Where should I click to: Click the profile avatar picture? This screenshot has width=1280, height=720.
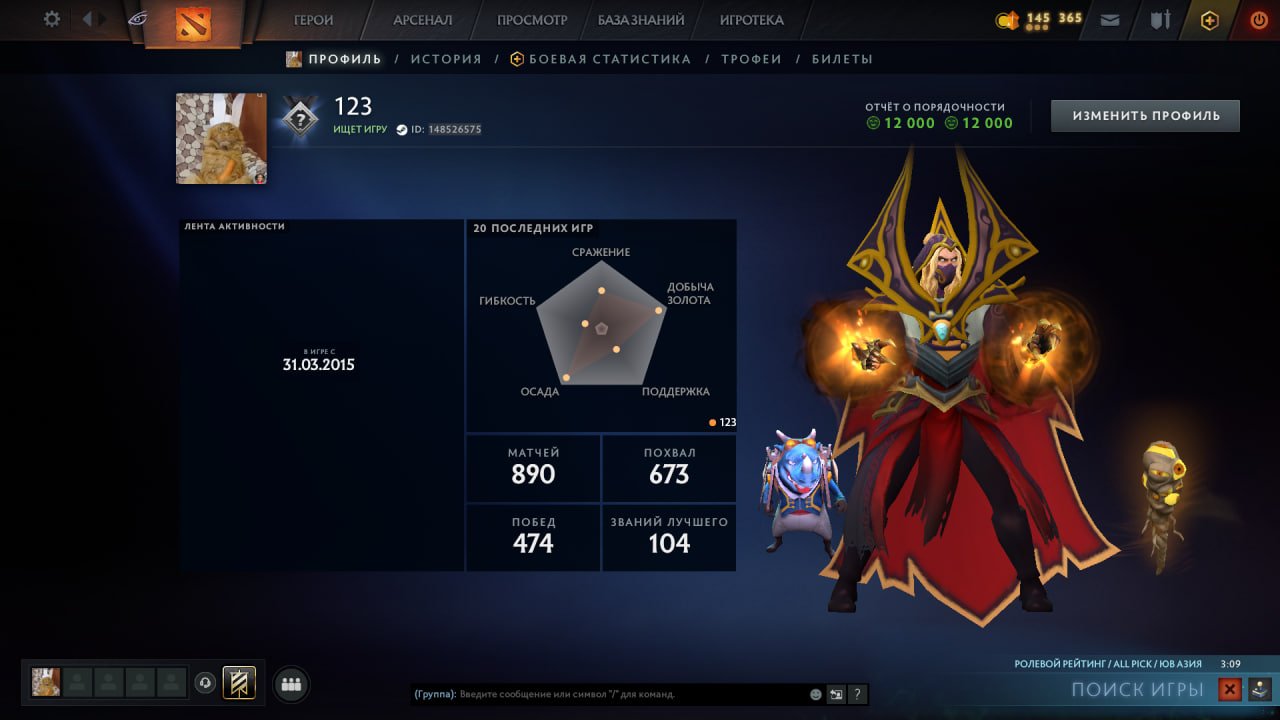tap(221, 138)
